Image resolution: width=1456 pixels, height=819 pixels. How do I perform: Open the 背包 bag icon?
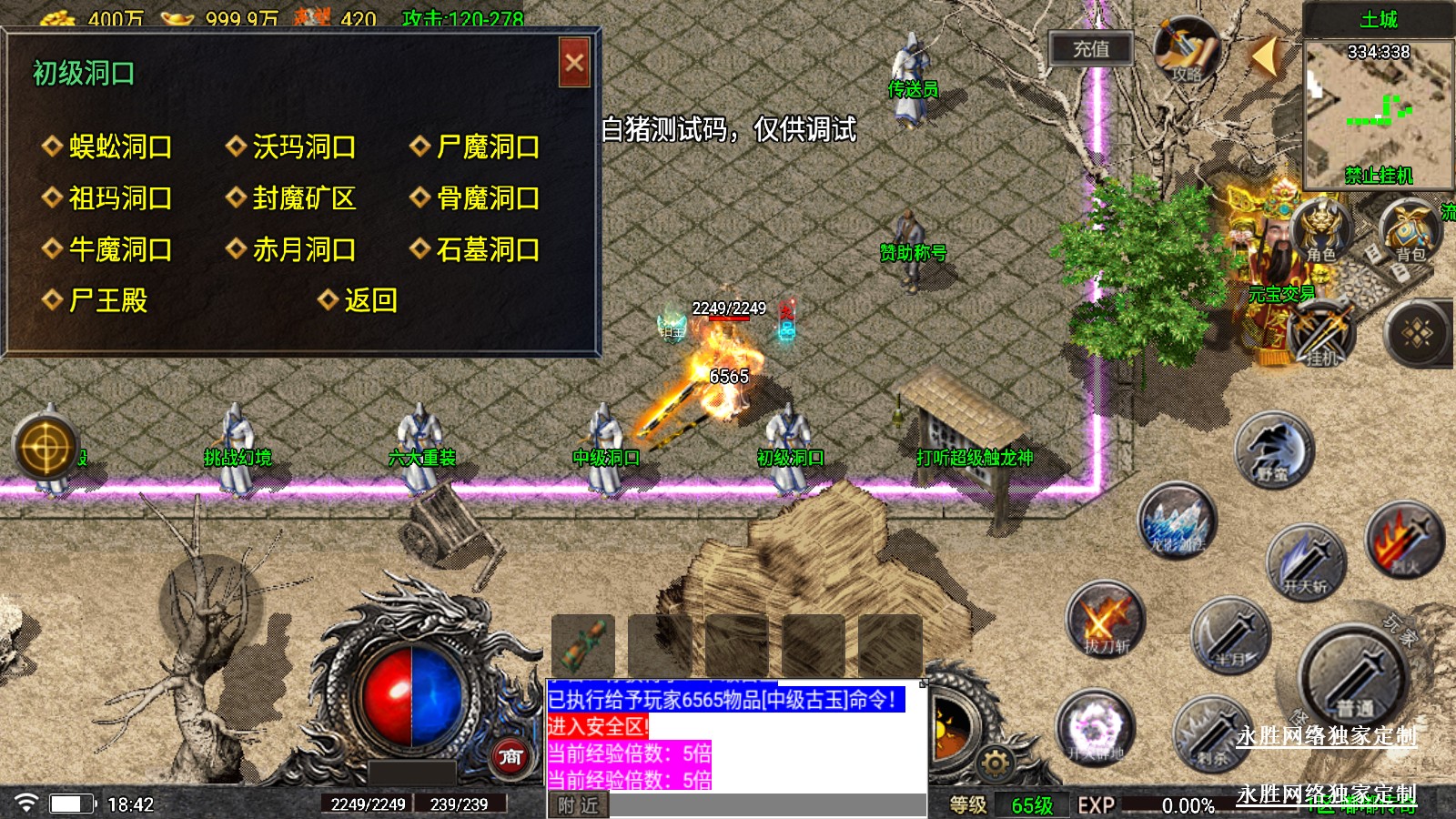[x=1410, y=231]
